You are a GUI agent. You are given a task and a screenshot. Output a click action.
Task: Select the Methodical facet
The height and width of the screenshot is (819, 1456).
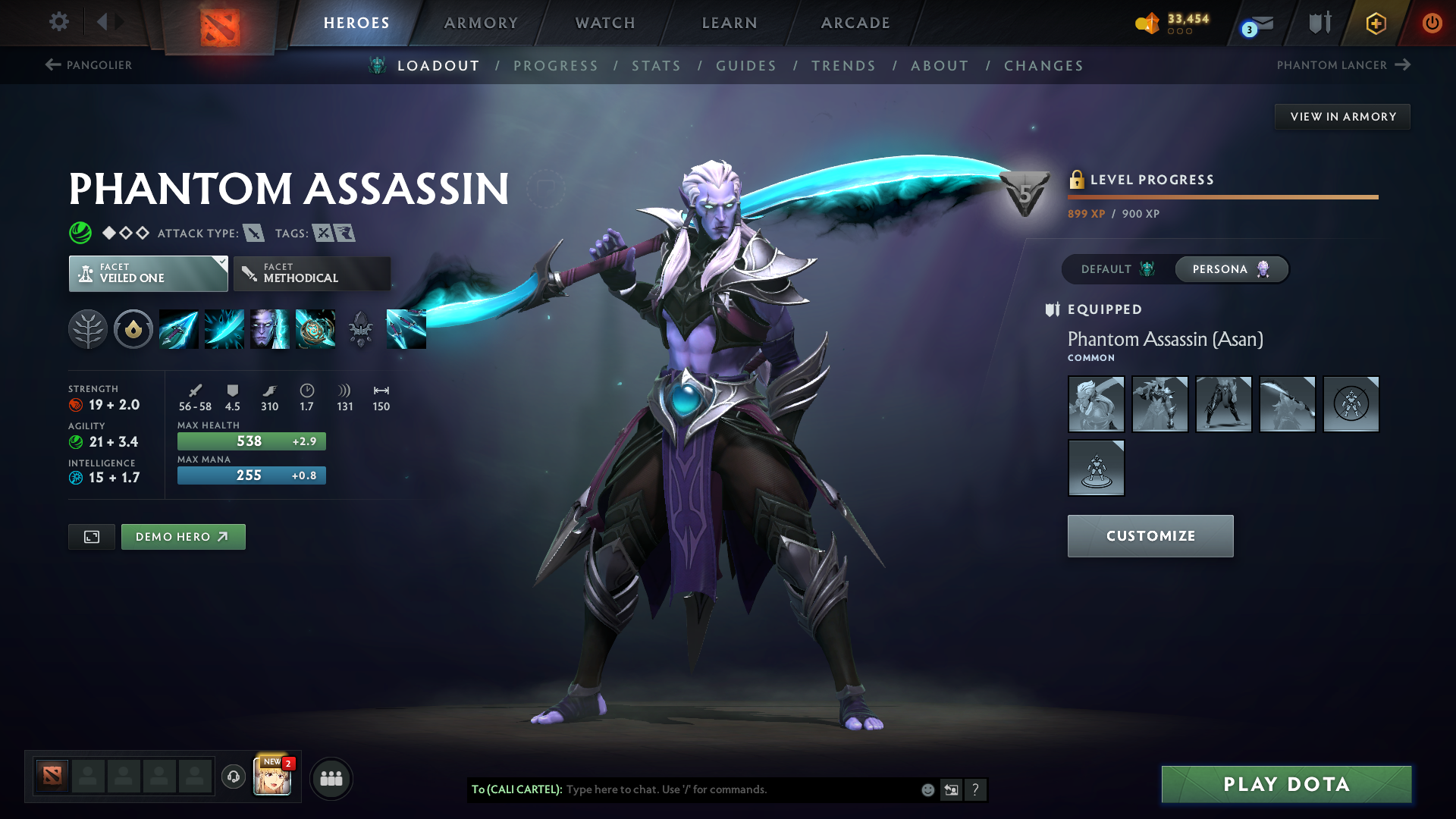[x=312, y=274]
